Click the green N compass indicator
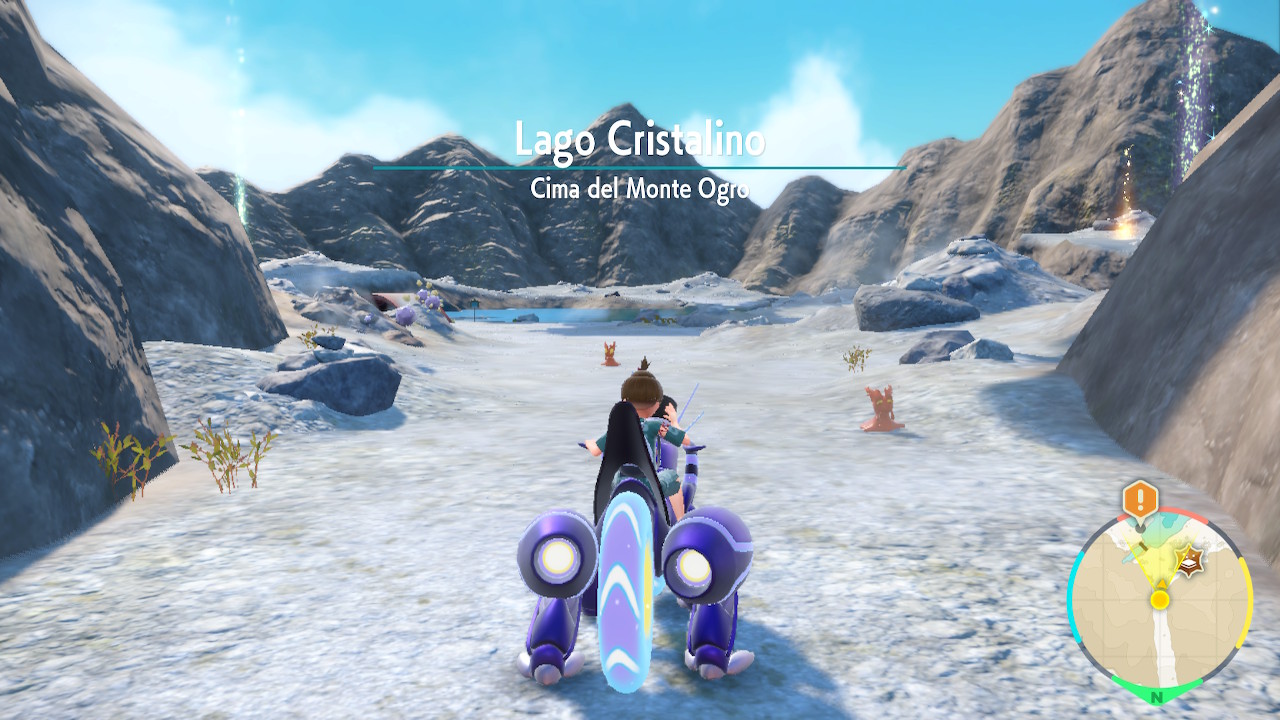The width and height of the screenshot is (1280, 720). [1157, 696]
